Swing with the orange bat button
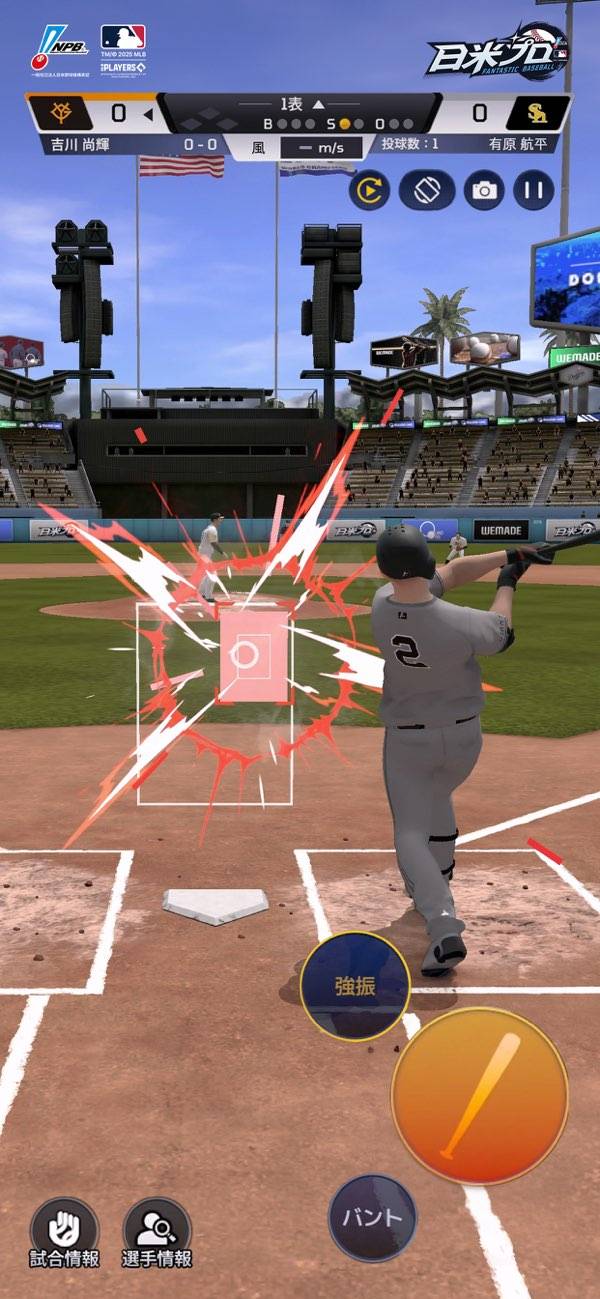The image size is (600, 1299). [480, 1096]
